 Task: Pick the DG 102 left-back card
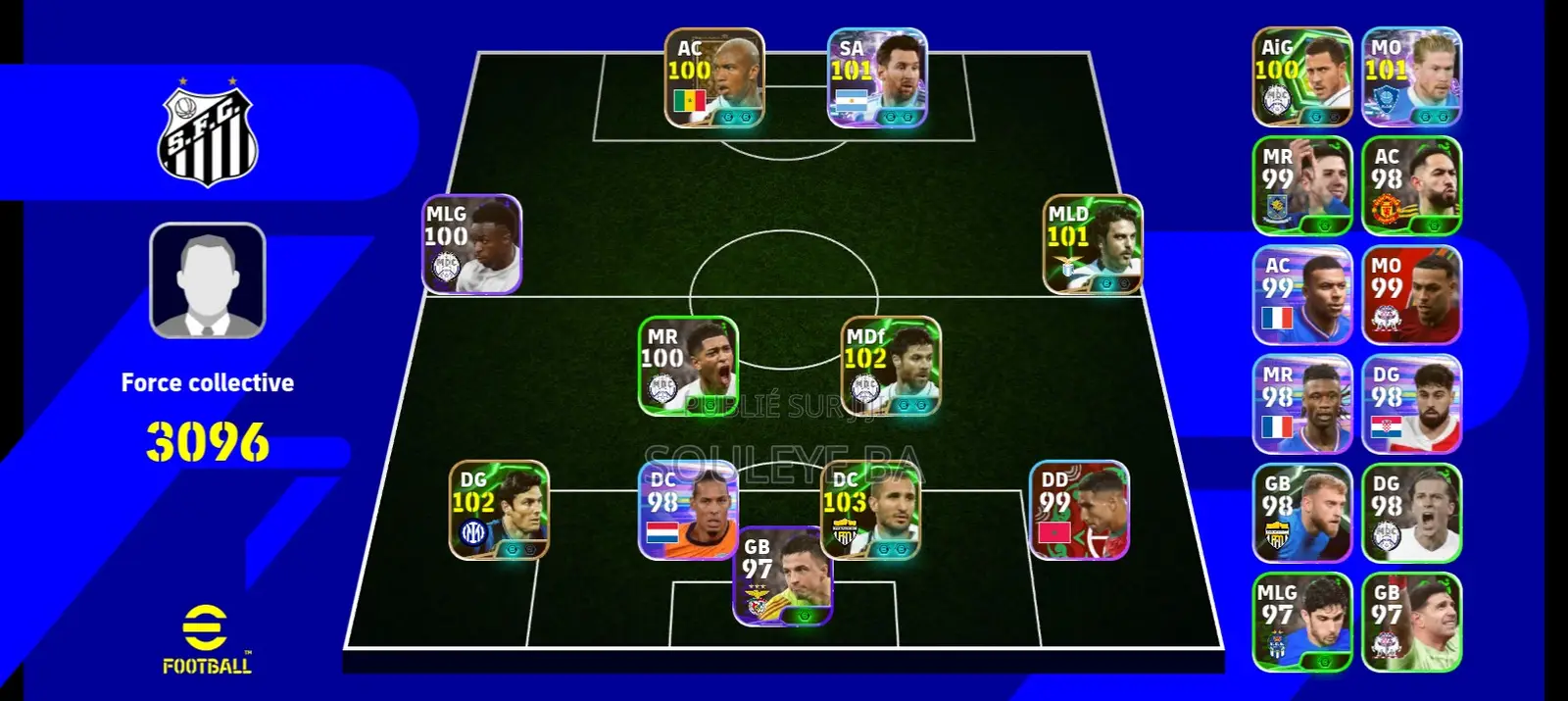coord(498,510)
